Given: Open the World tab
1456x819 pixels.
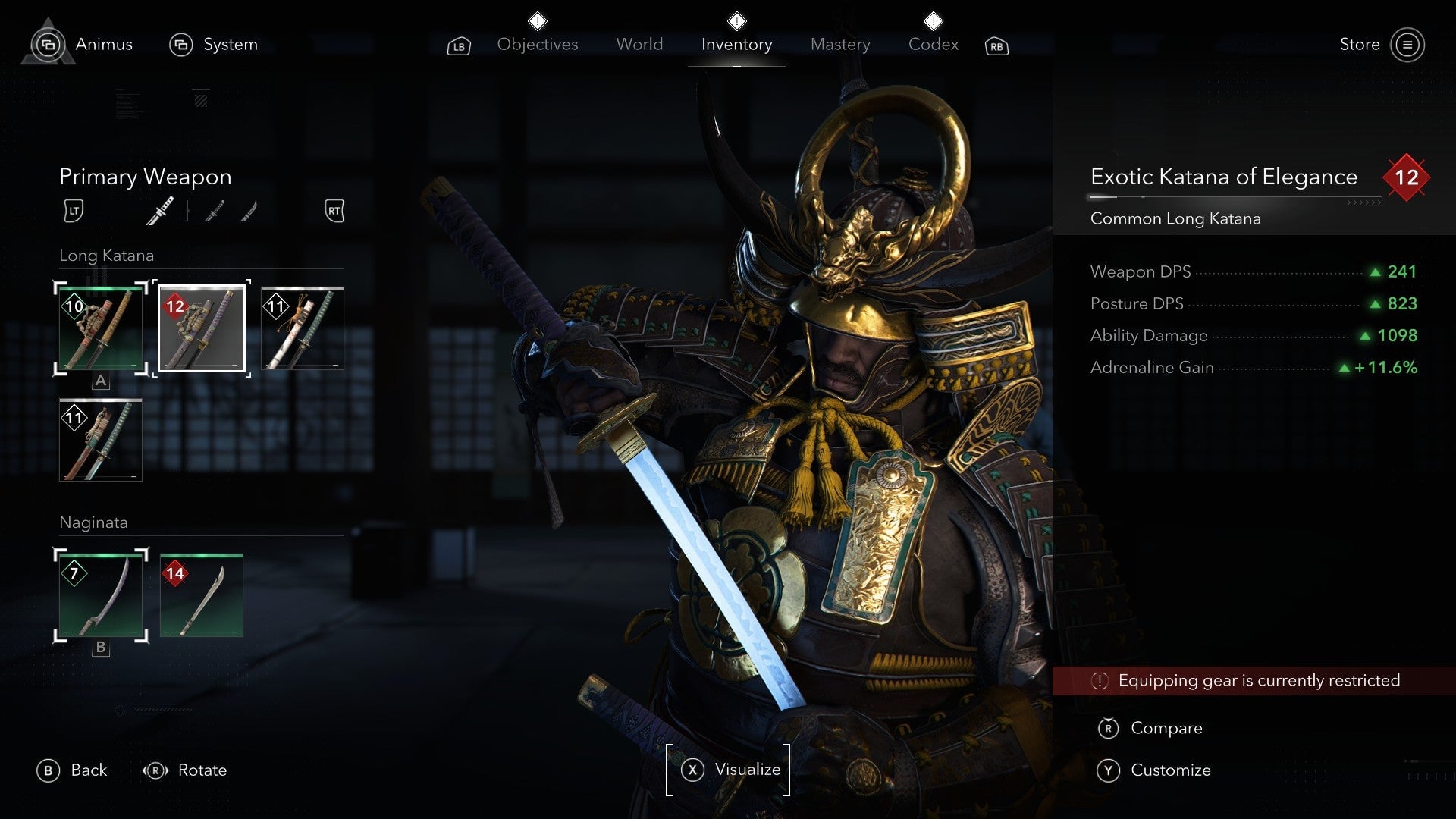Looking at the screenshot, I should (639, 45).
